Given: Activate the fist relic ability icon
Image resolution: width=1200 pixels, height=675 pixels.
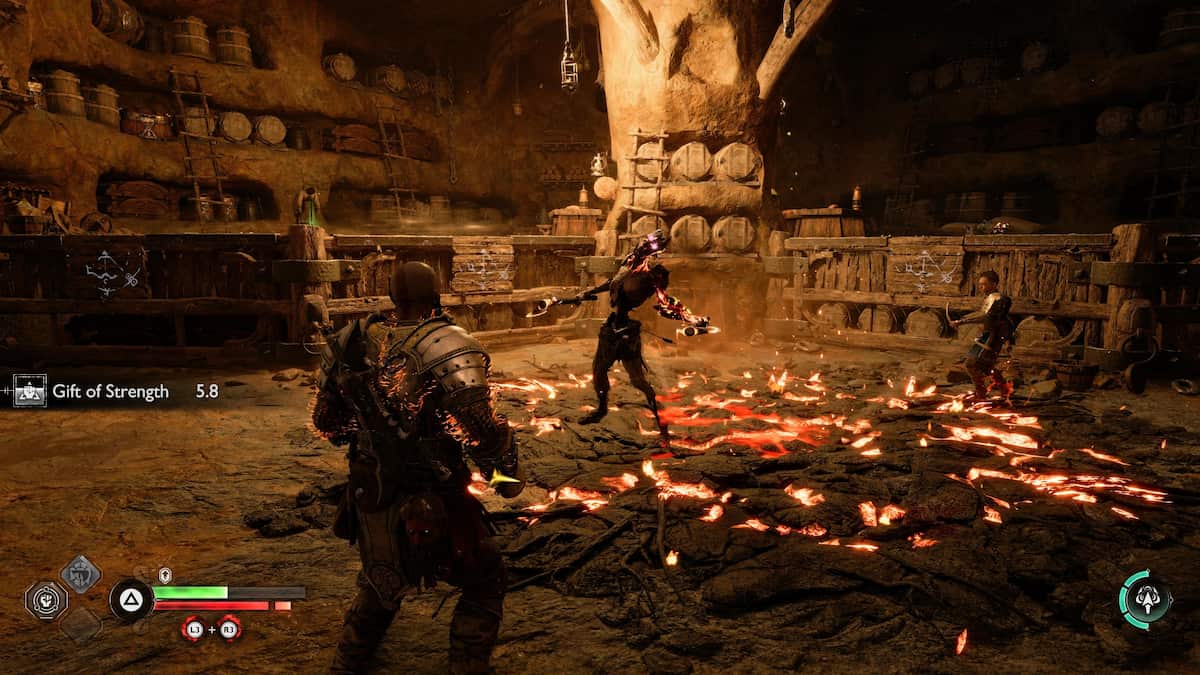Looking at the screenshot, I should pos(46,600).
